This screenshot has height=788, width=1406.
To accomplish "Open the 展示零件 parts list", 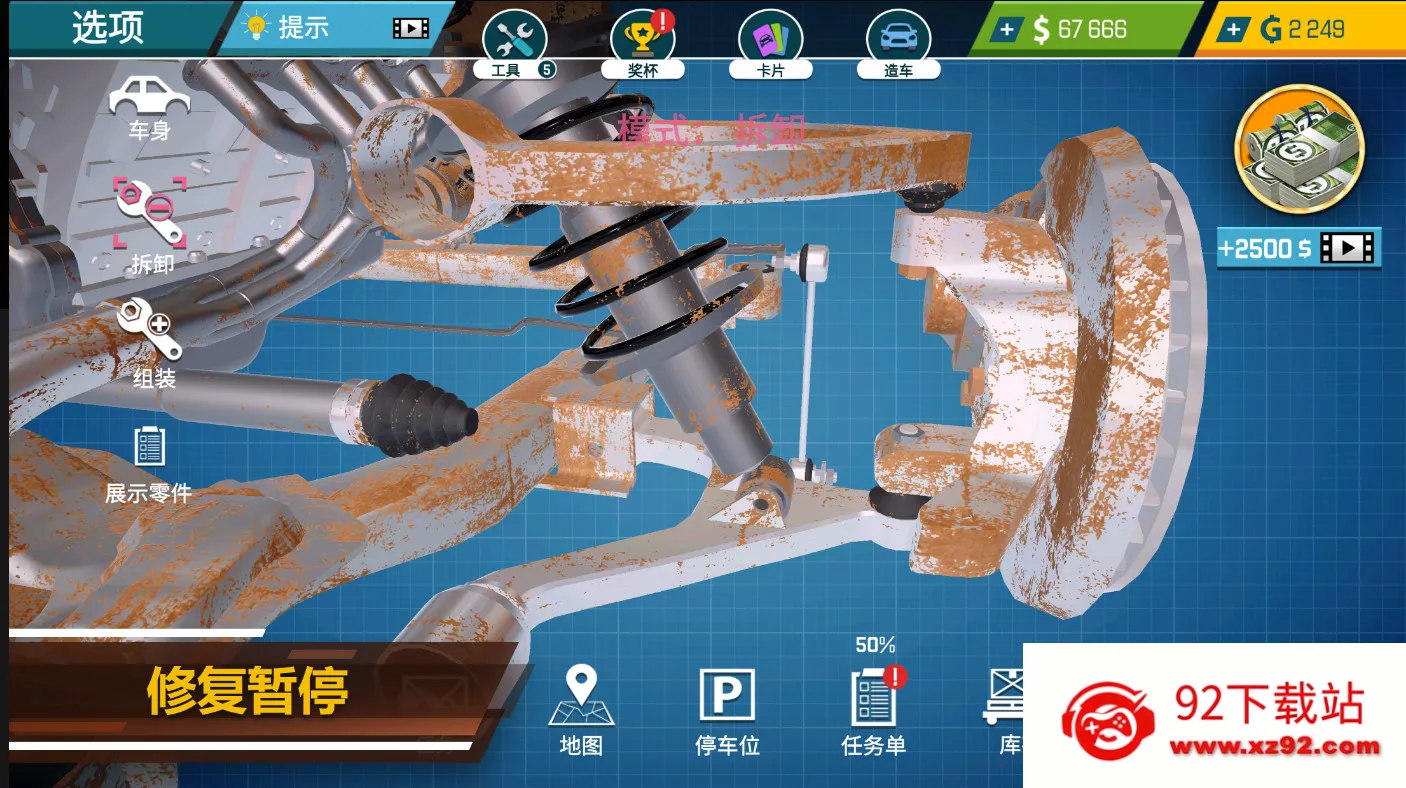I will coord(149,460).
